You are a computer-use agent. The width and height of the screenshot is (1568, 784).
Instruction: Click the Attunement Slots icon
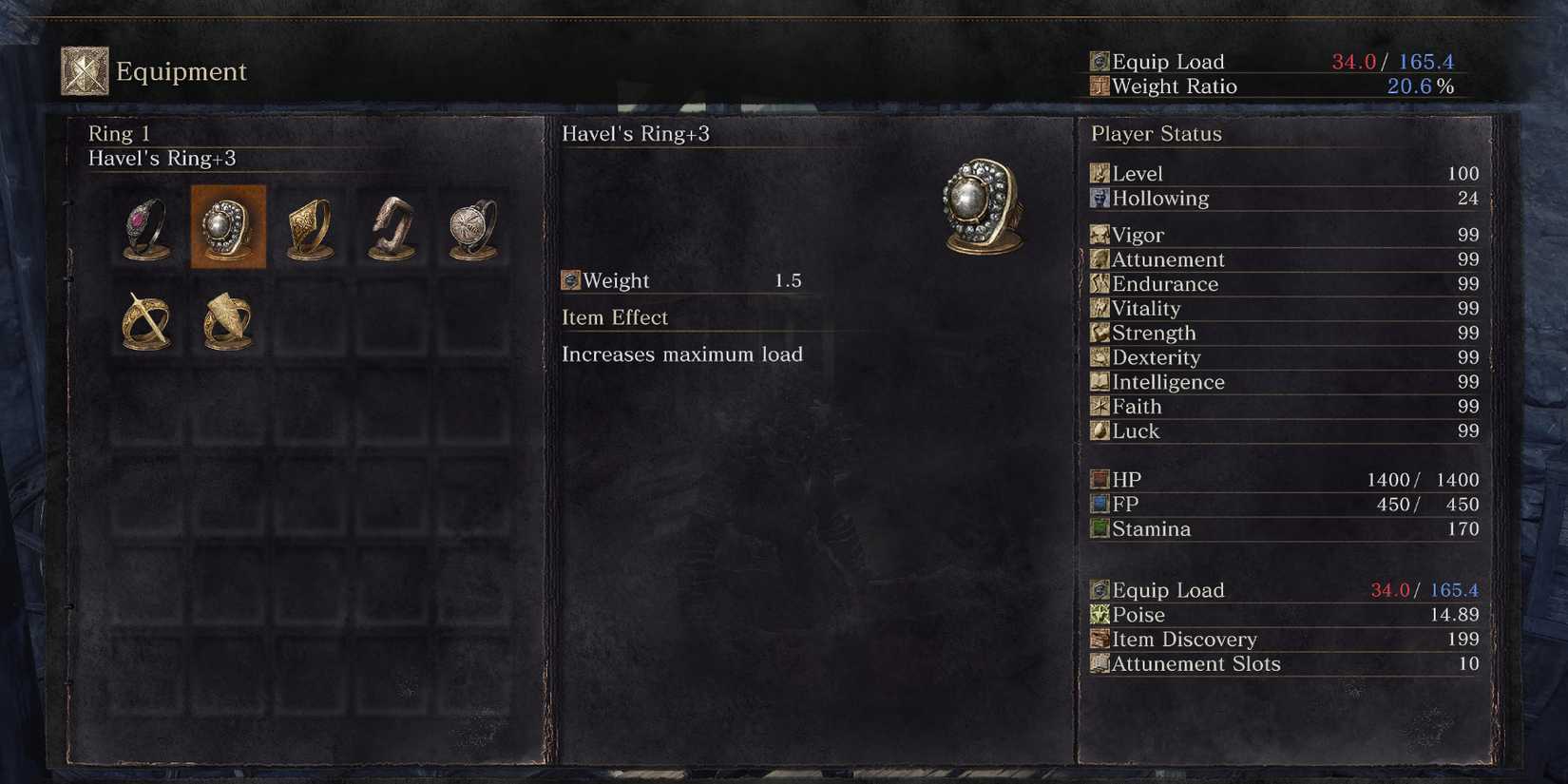pyautogui.click(x=1099, y=664)
